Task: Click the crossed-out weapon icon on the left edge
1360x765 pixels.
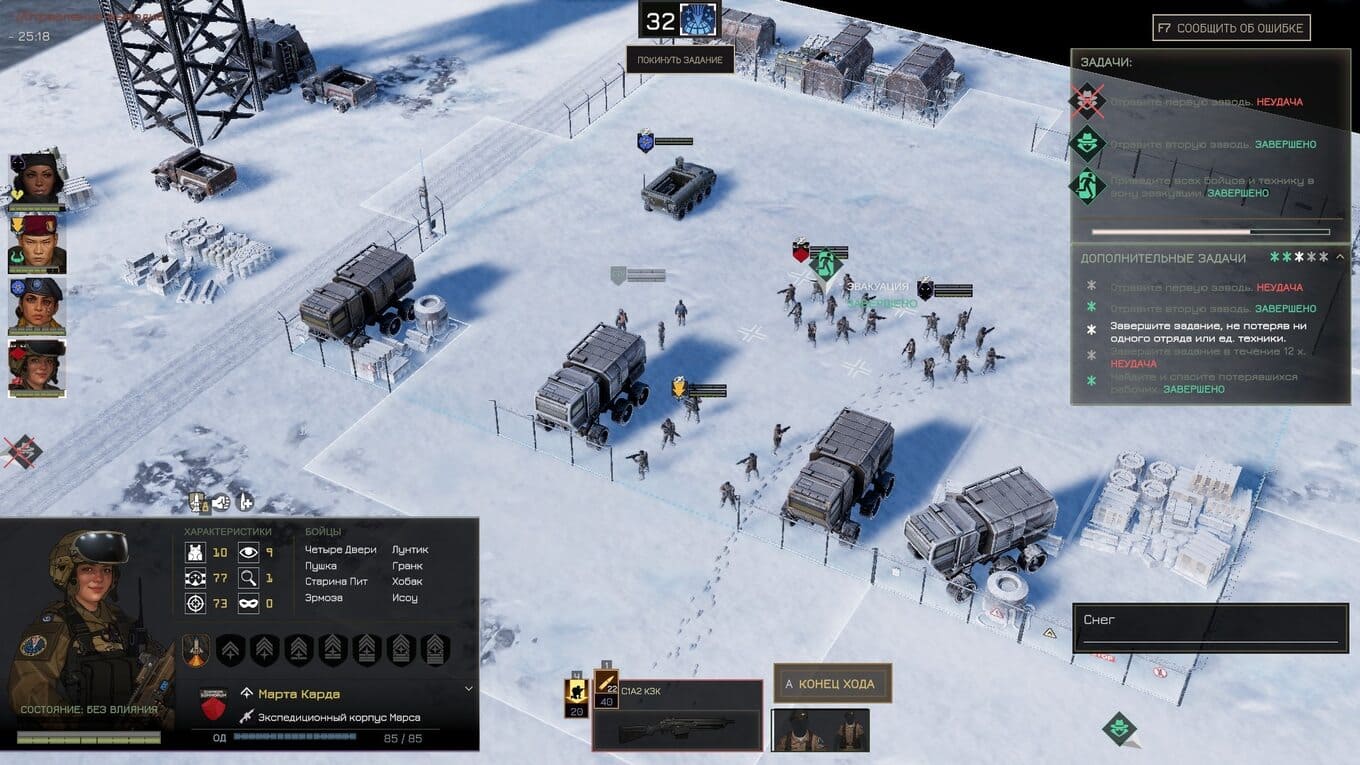Action: pos(20,451)
